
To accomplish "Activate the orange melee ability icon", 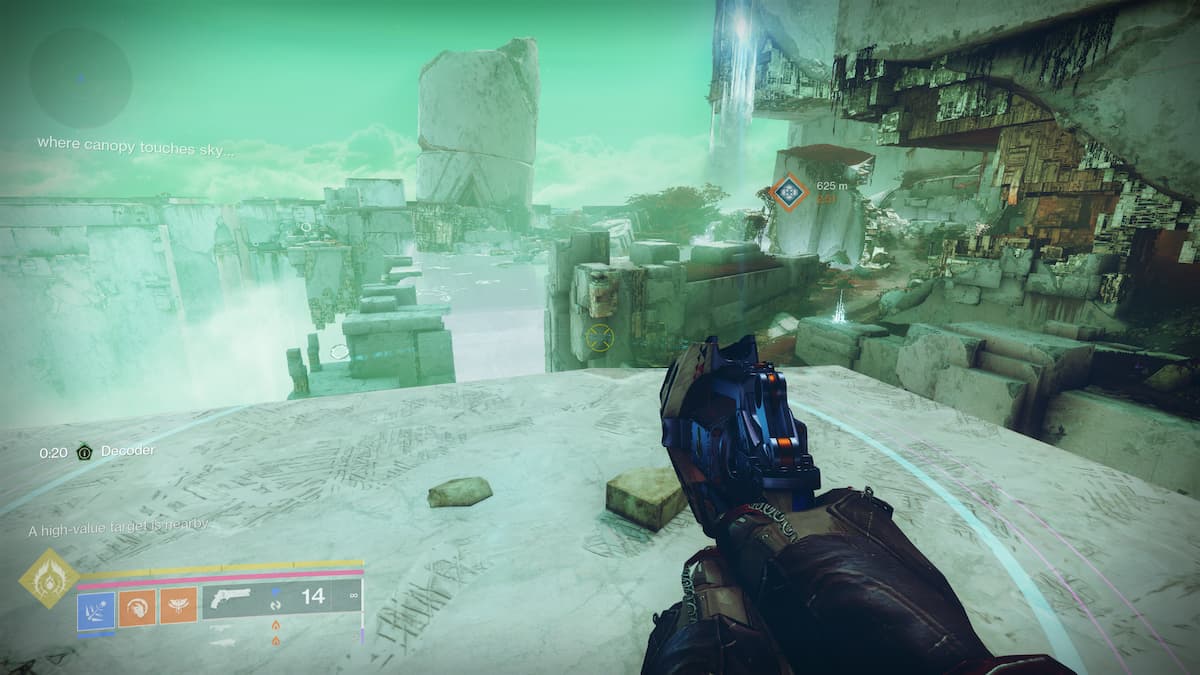I will click(137, 607).
